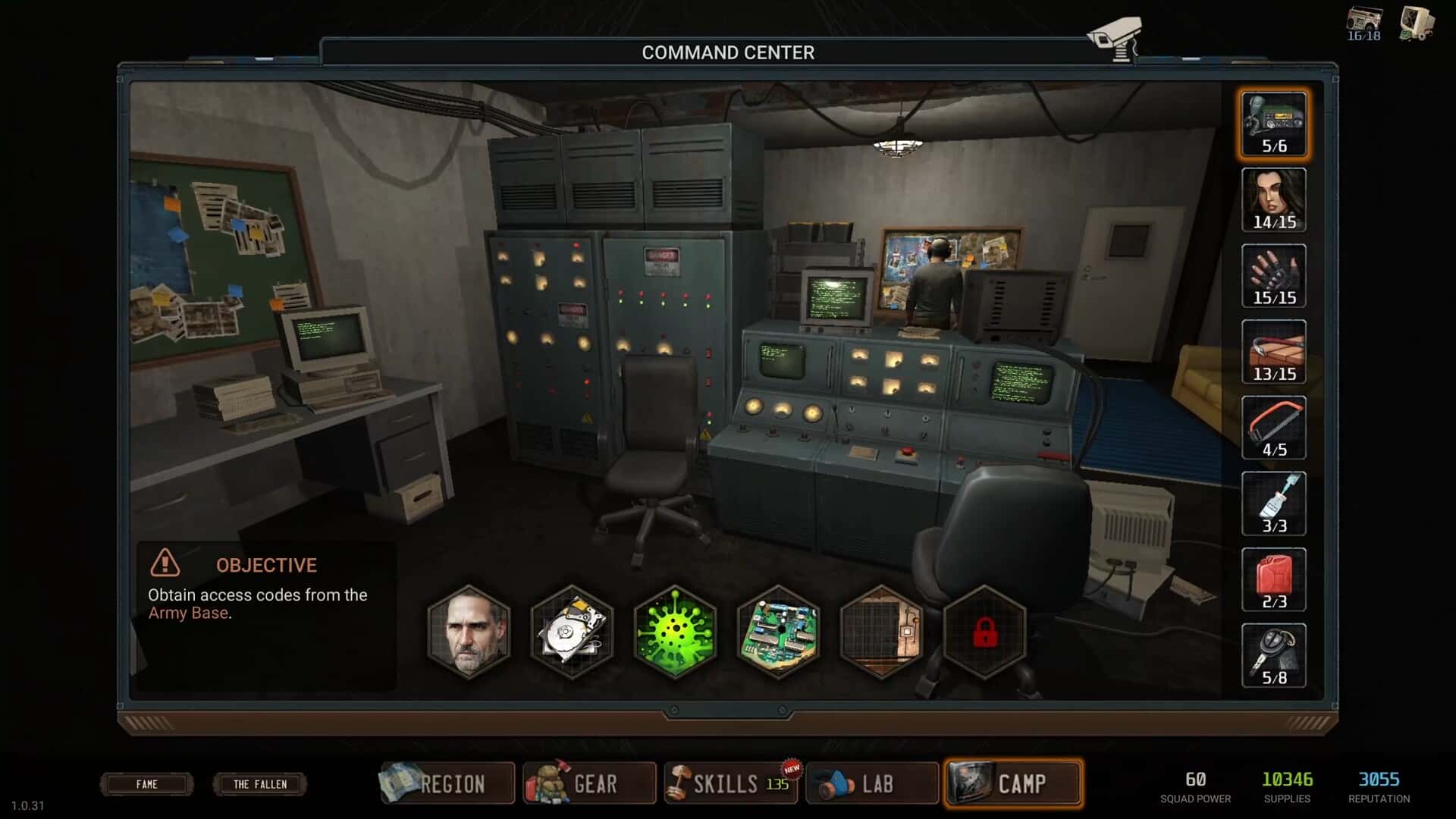Switch to the Gear tab
The image size is (1456, 819).
pos(589,783)
